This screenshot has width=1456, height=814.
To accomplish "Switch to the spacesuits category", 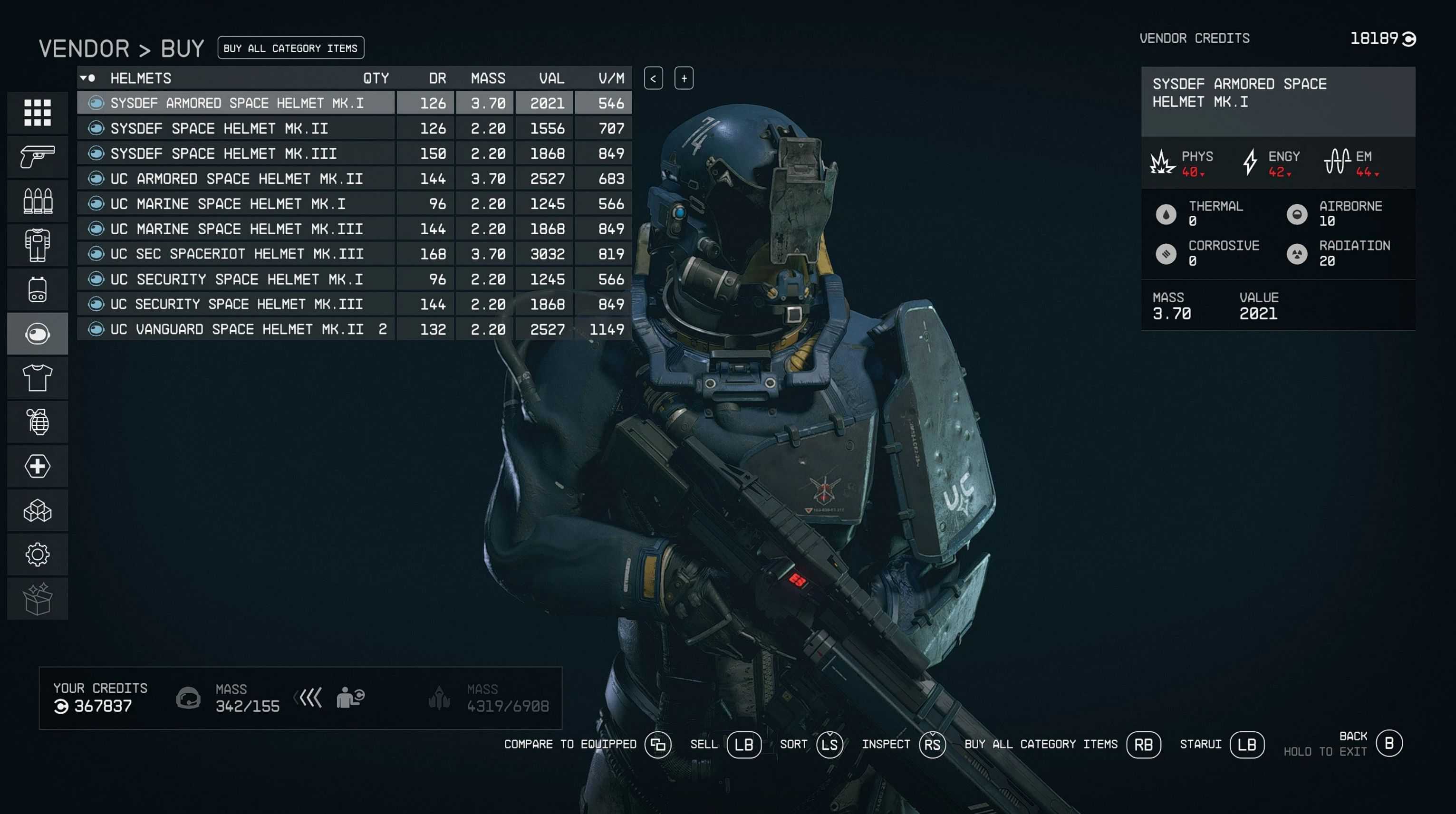I will 37,245.
